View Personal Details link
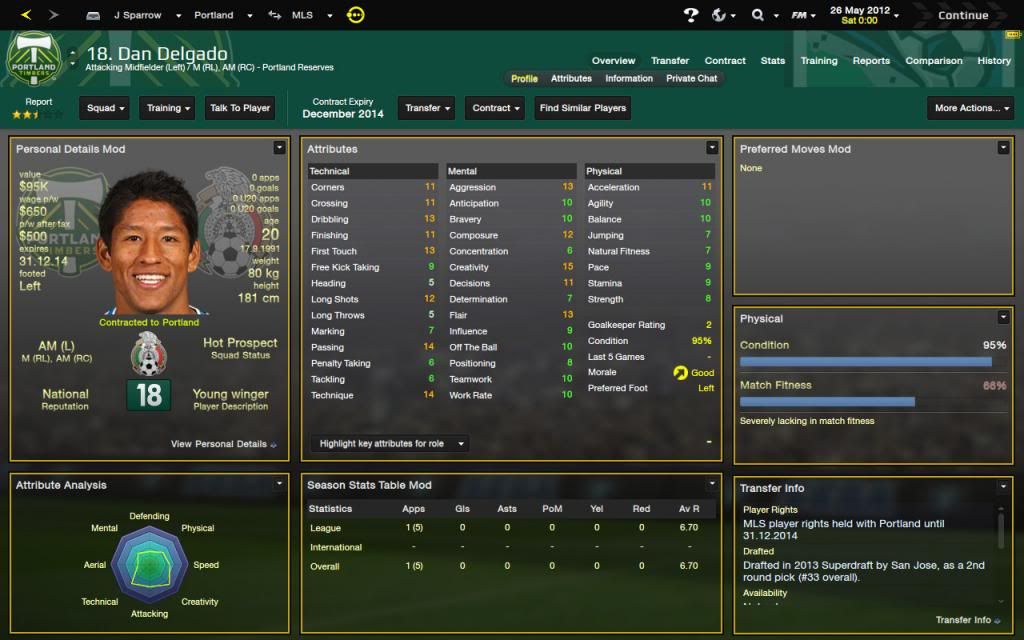1024x640 pixels. [223, 444]
